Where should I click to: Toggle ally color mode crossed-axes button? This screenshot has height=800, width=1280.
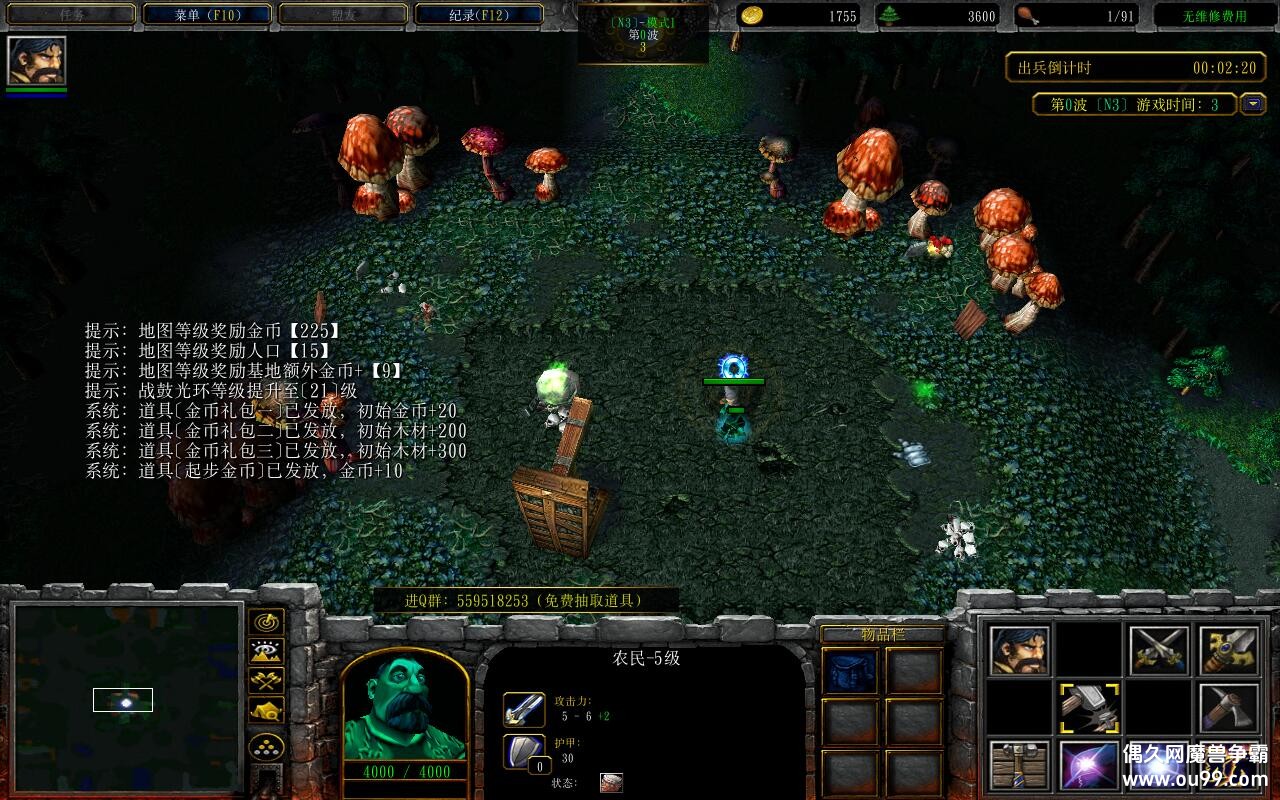(266, 681)
